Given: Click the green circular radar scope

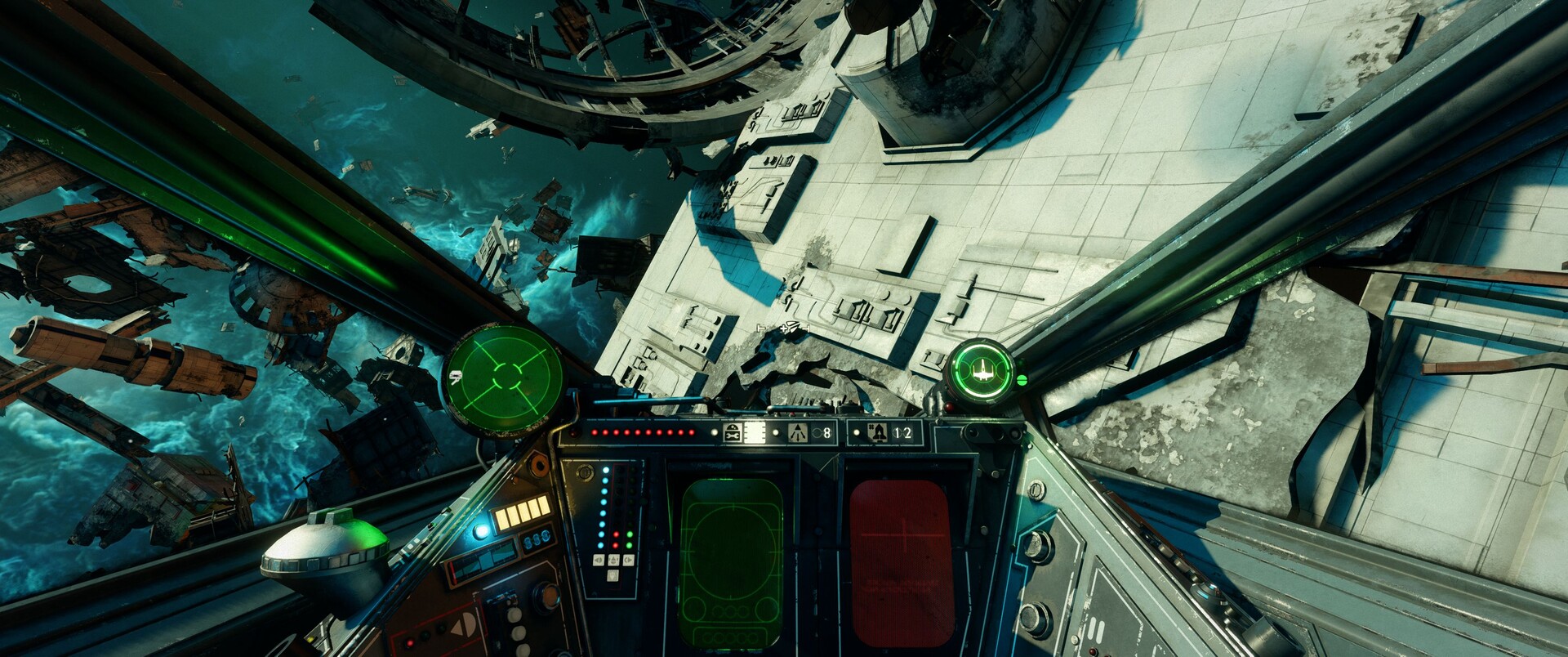Looking at the screenshot, I should [503, 377].
